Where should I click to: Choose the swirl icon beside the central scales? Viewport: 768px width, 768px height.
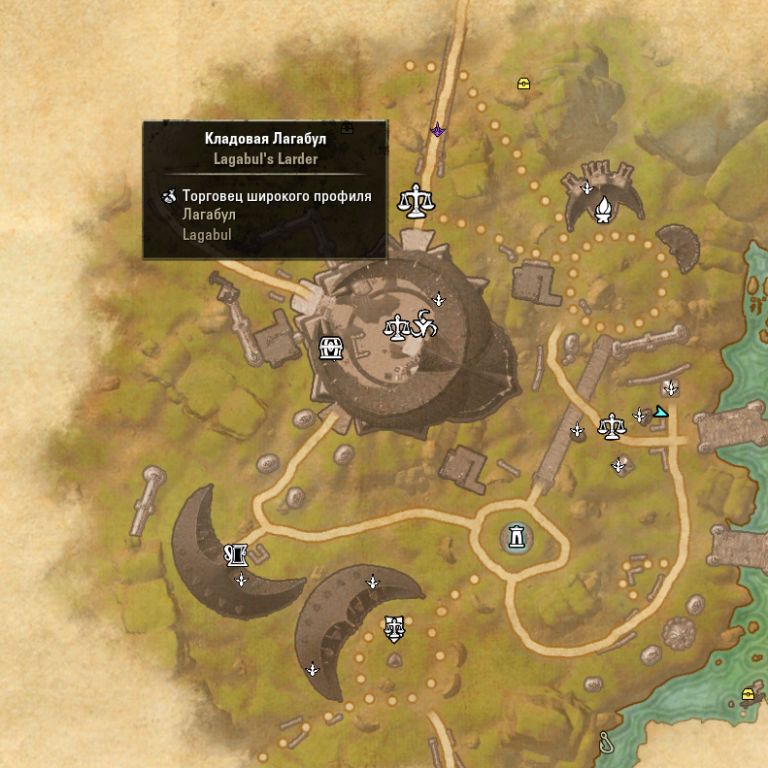click(424, 325)
